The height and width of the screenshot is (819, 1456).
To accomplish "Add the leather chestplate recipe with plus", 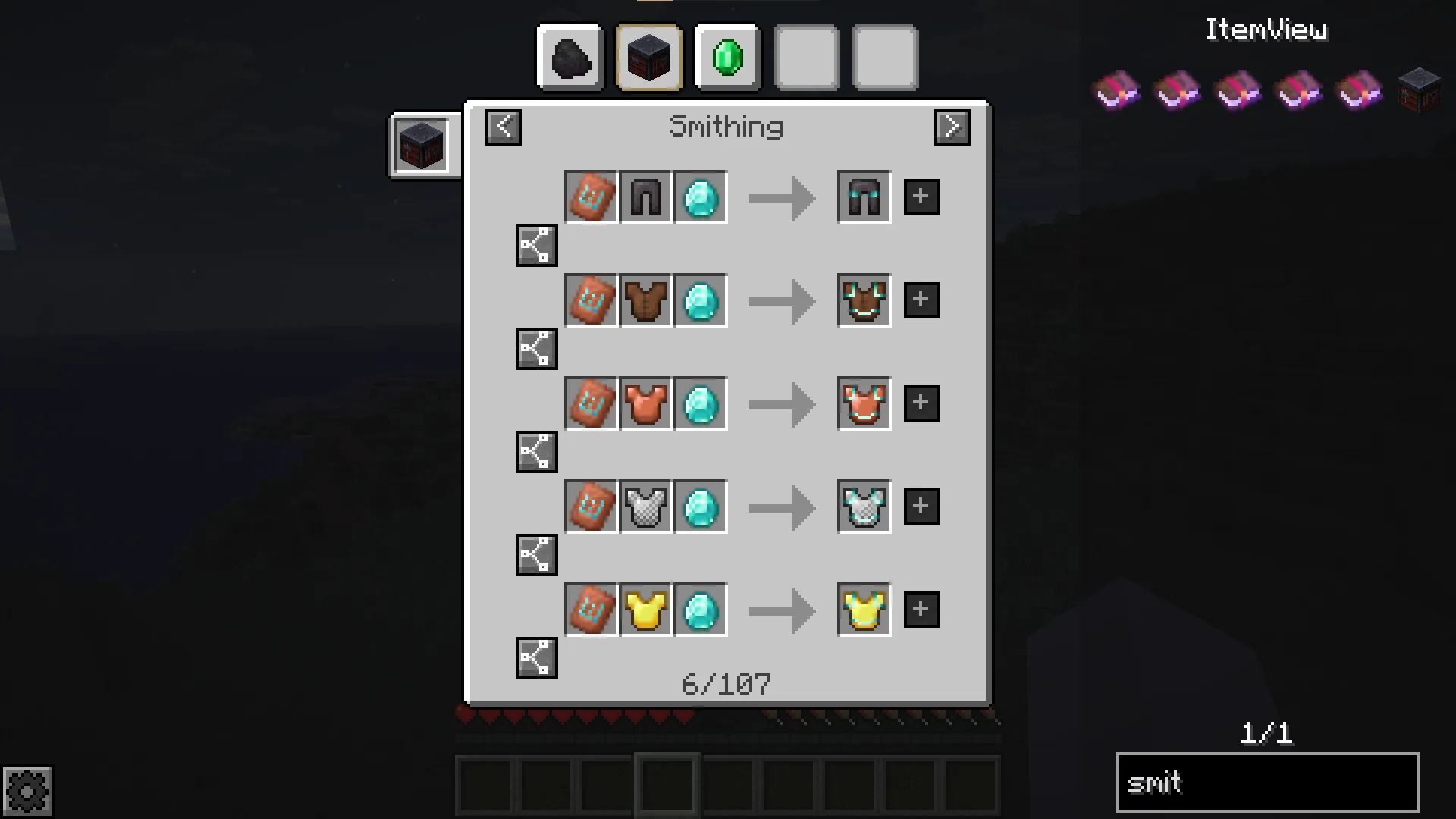I will [x=921, y=300].
